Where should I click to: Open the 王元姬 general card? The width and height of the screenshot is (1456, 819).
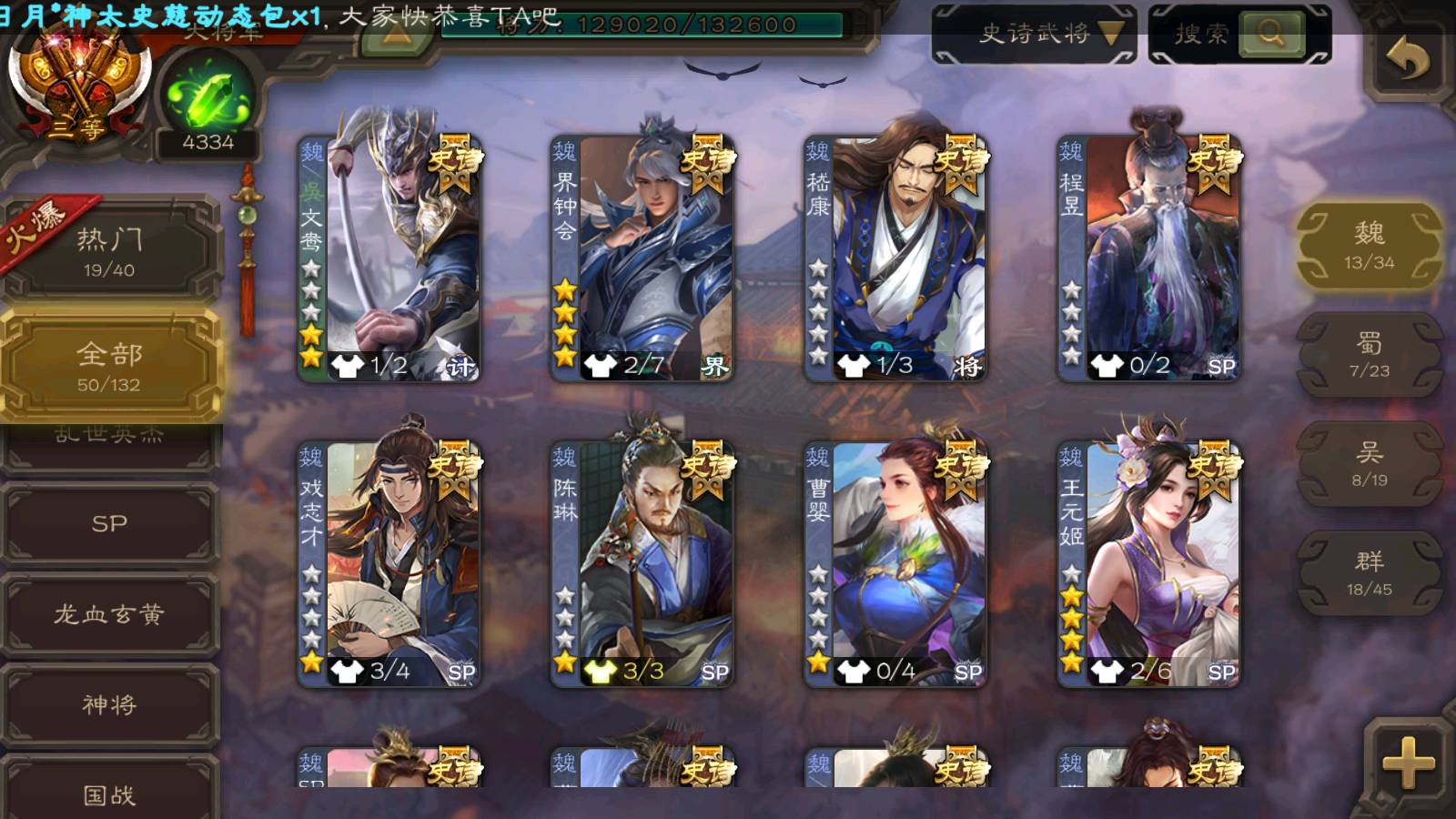point(1150,562)
